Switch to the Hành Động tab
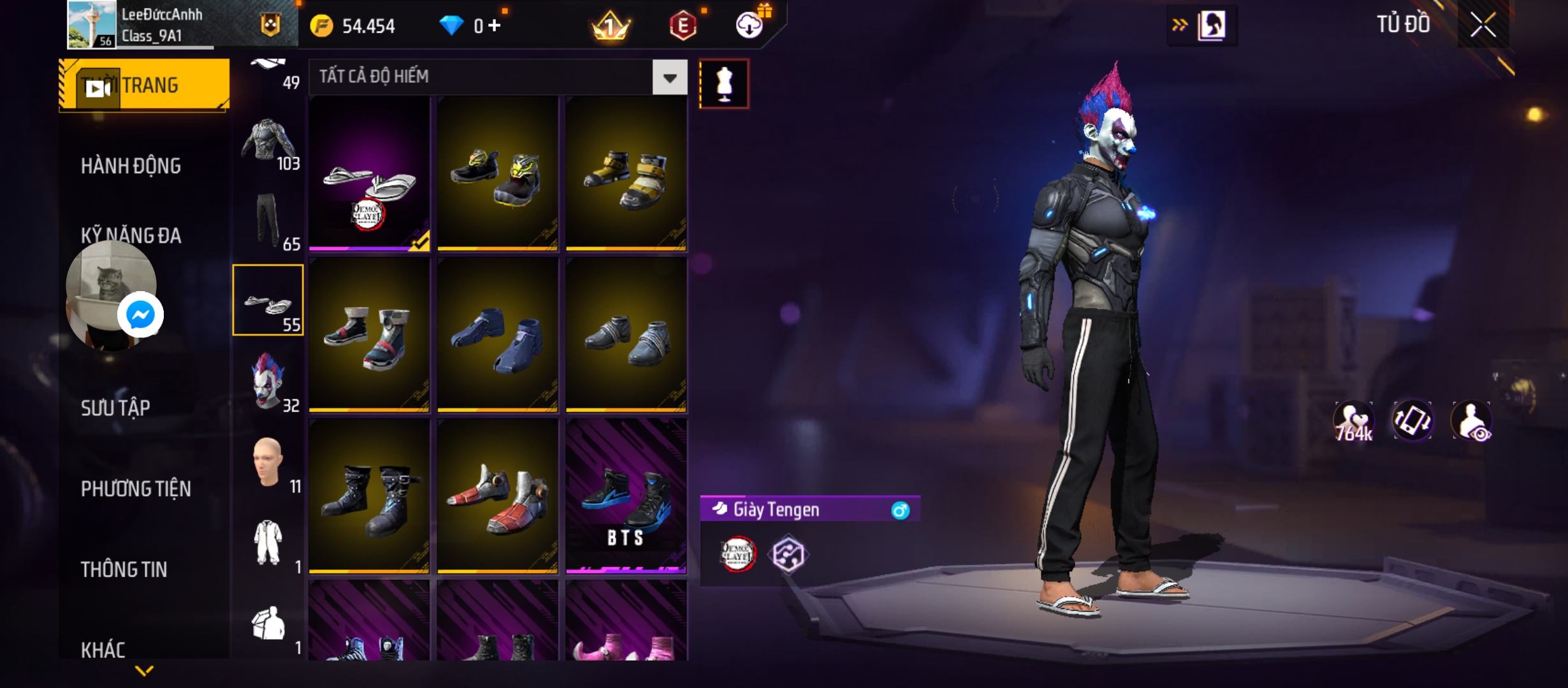Image resolution: width=1568 pixels, height=688 pixels. point(131,166)
